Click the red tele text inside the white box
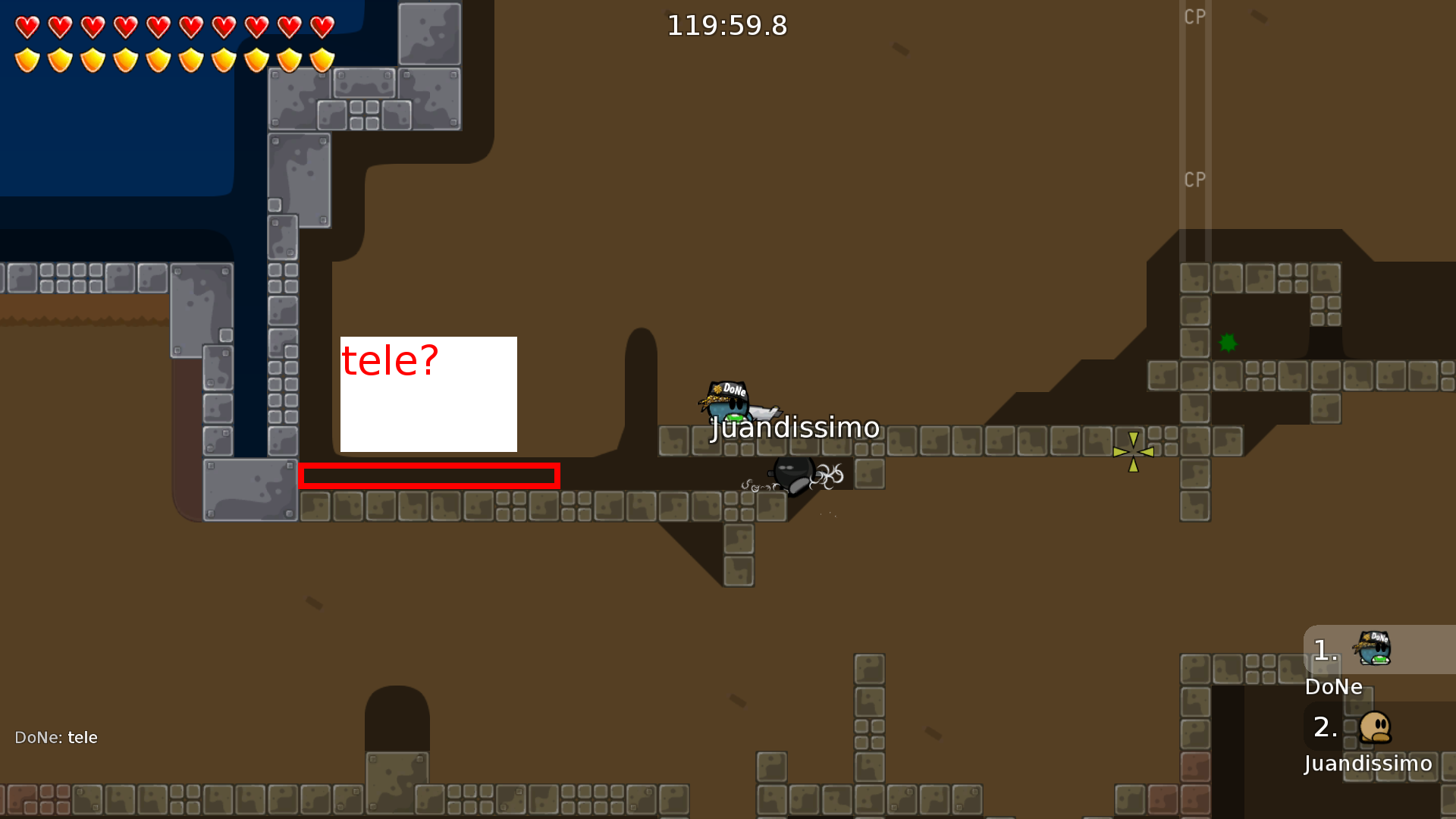The width and height of the screenshot is (1456, 819). pyautogui.click(x=391, y=359)
